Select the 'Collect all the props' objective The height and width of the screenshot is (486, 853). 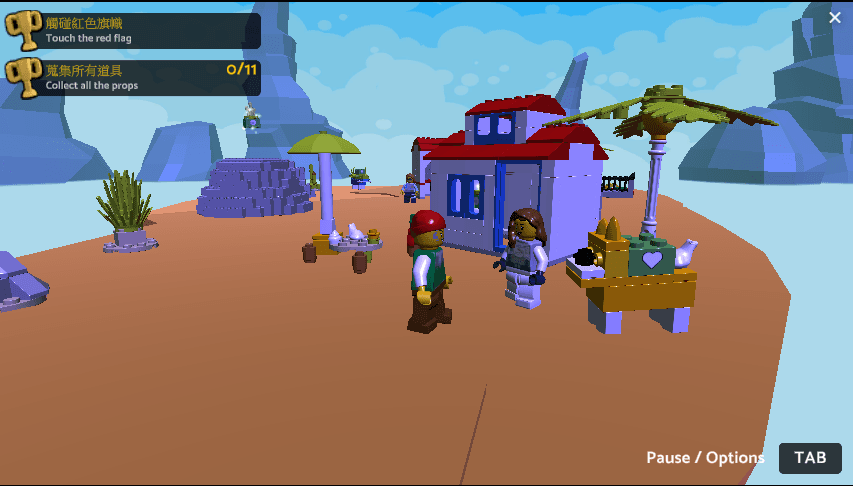[134, 77]
